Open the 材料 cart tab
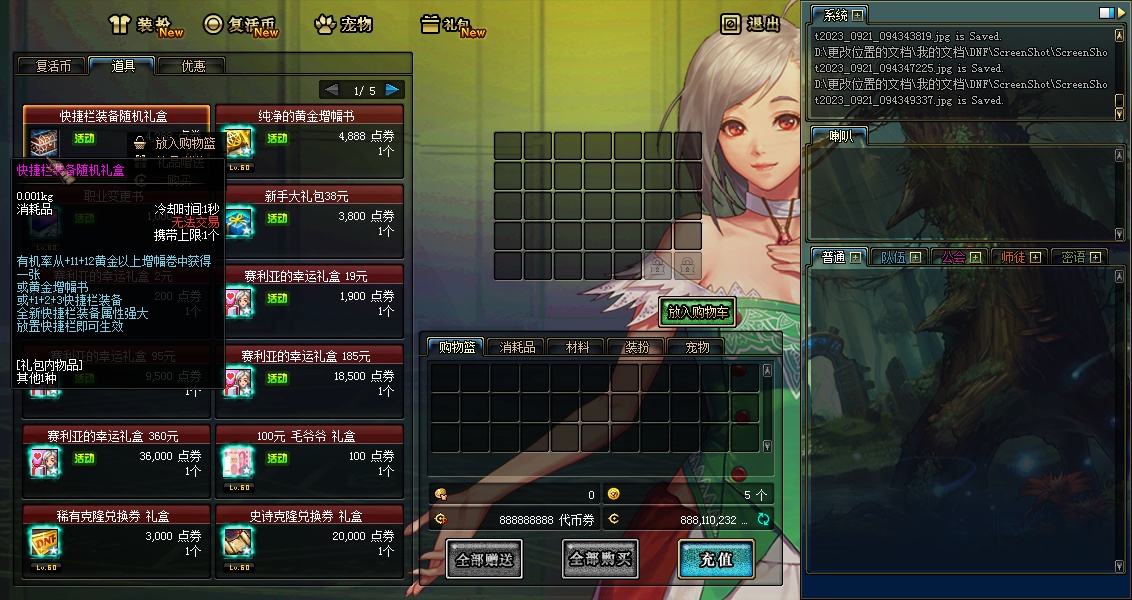1132x600 pixels. click(577, 347)
